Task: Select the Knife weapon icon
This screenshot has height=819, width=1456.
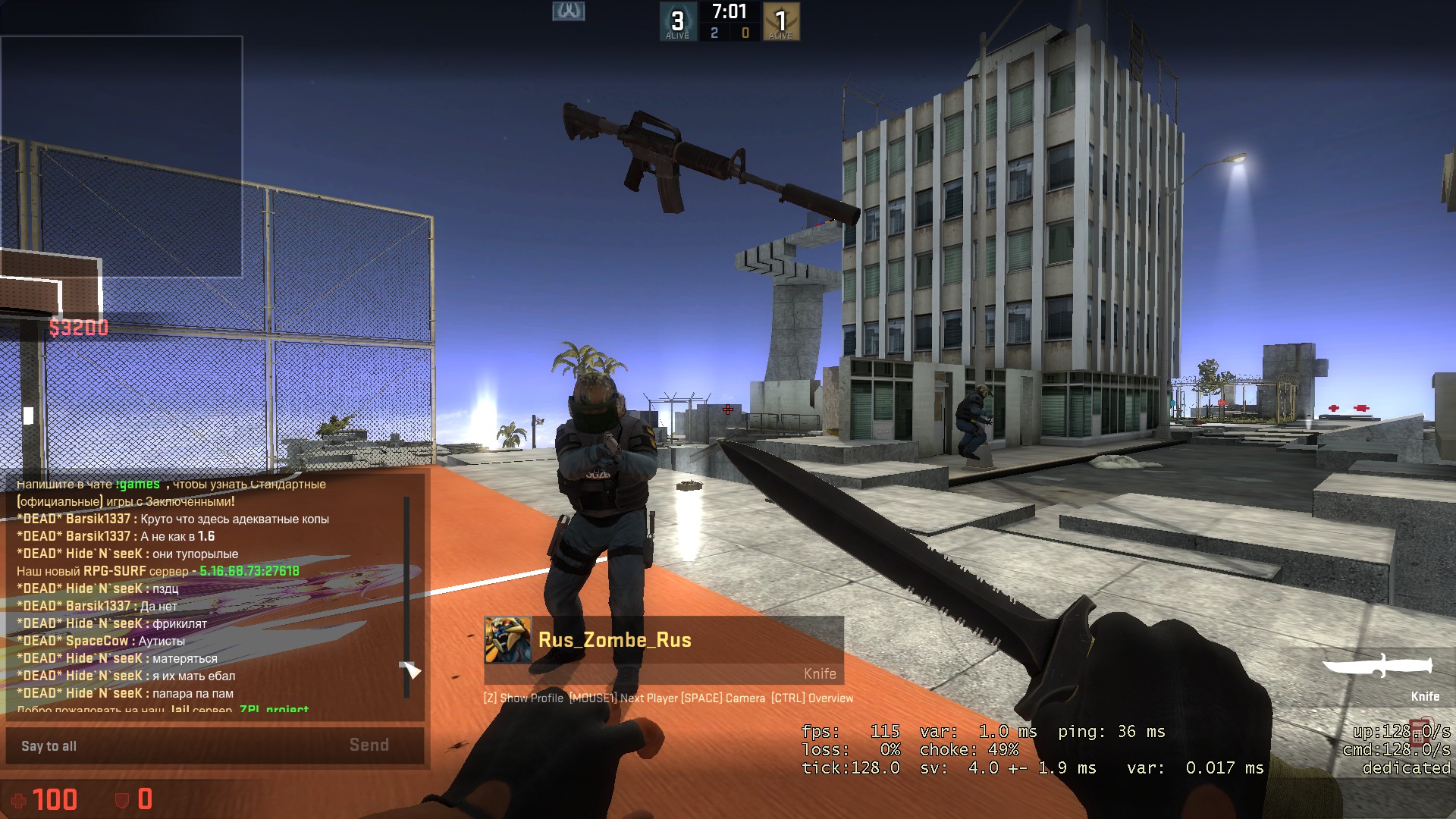Action: point(1377,668)
